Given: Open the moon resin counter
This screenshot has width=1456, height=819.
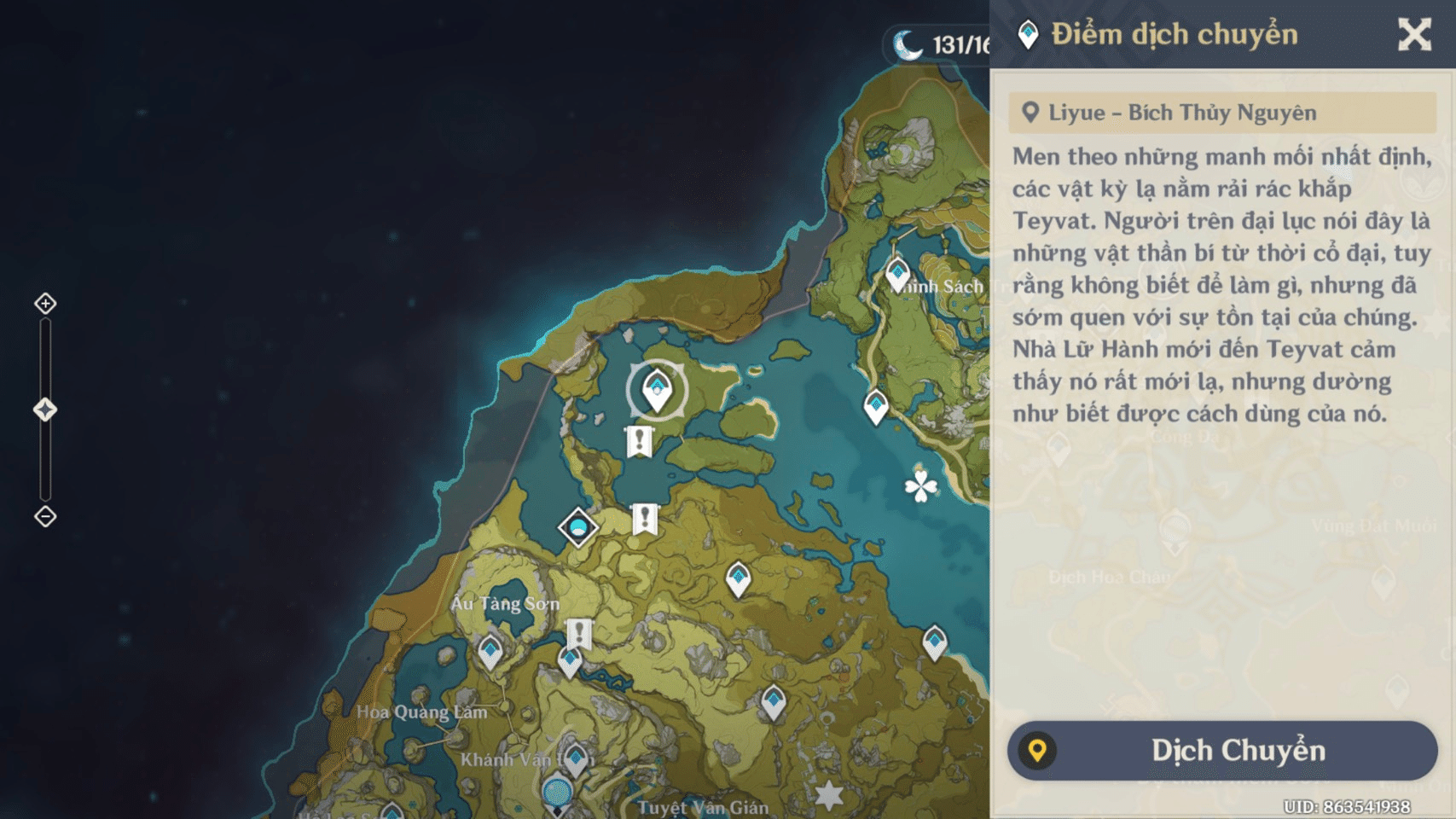Looking at the screenshot, I should (938, 44).
